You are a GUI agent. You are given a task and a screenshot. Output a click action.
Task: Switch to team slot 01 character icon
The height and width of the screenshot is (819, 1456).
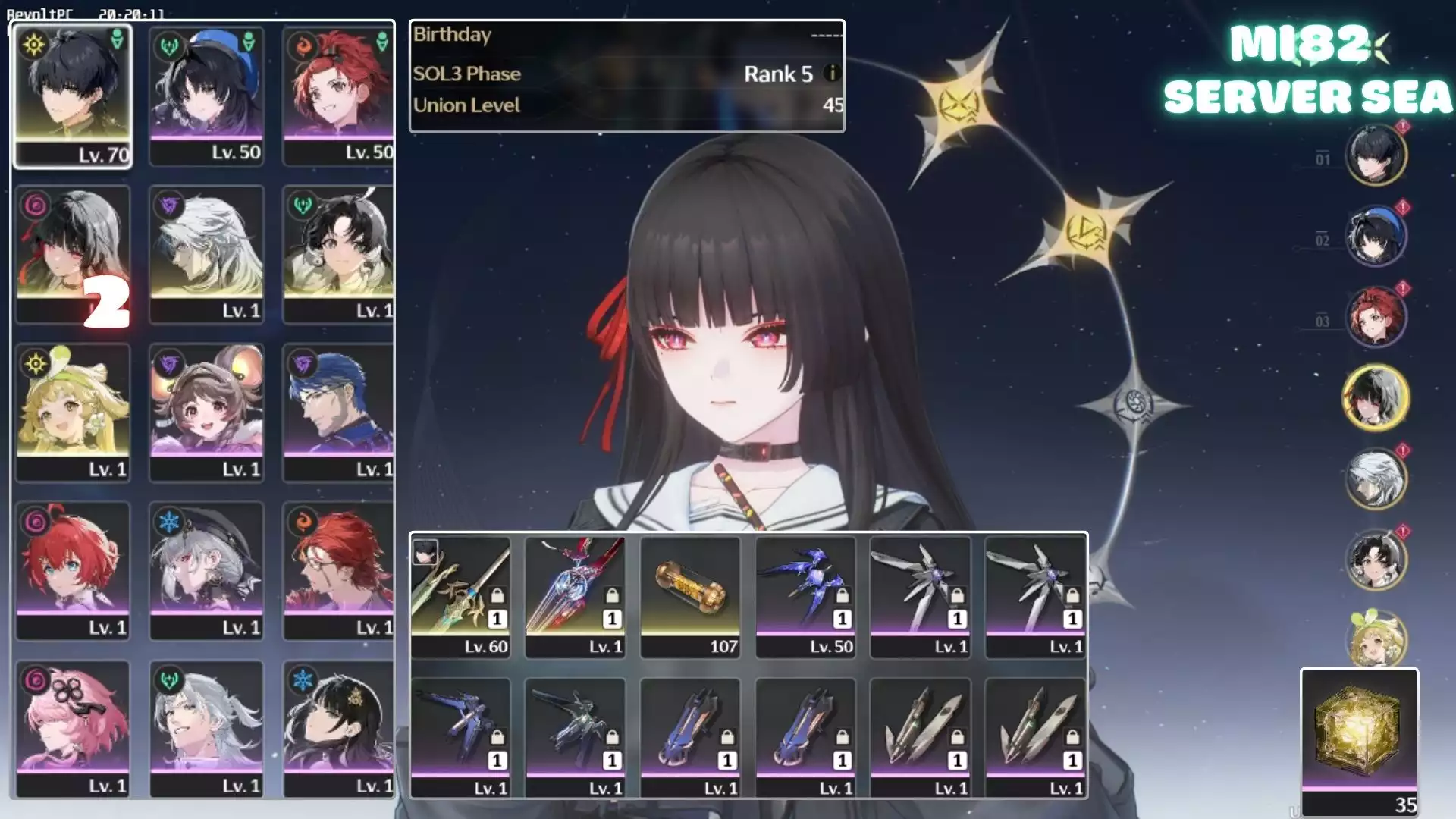pos(1376,155)
